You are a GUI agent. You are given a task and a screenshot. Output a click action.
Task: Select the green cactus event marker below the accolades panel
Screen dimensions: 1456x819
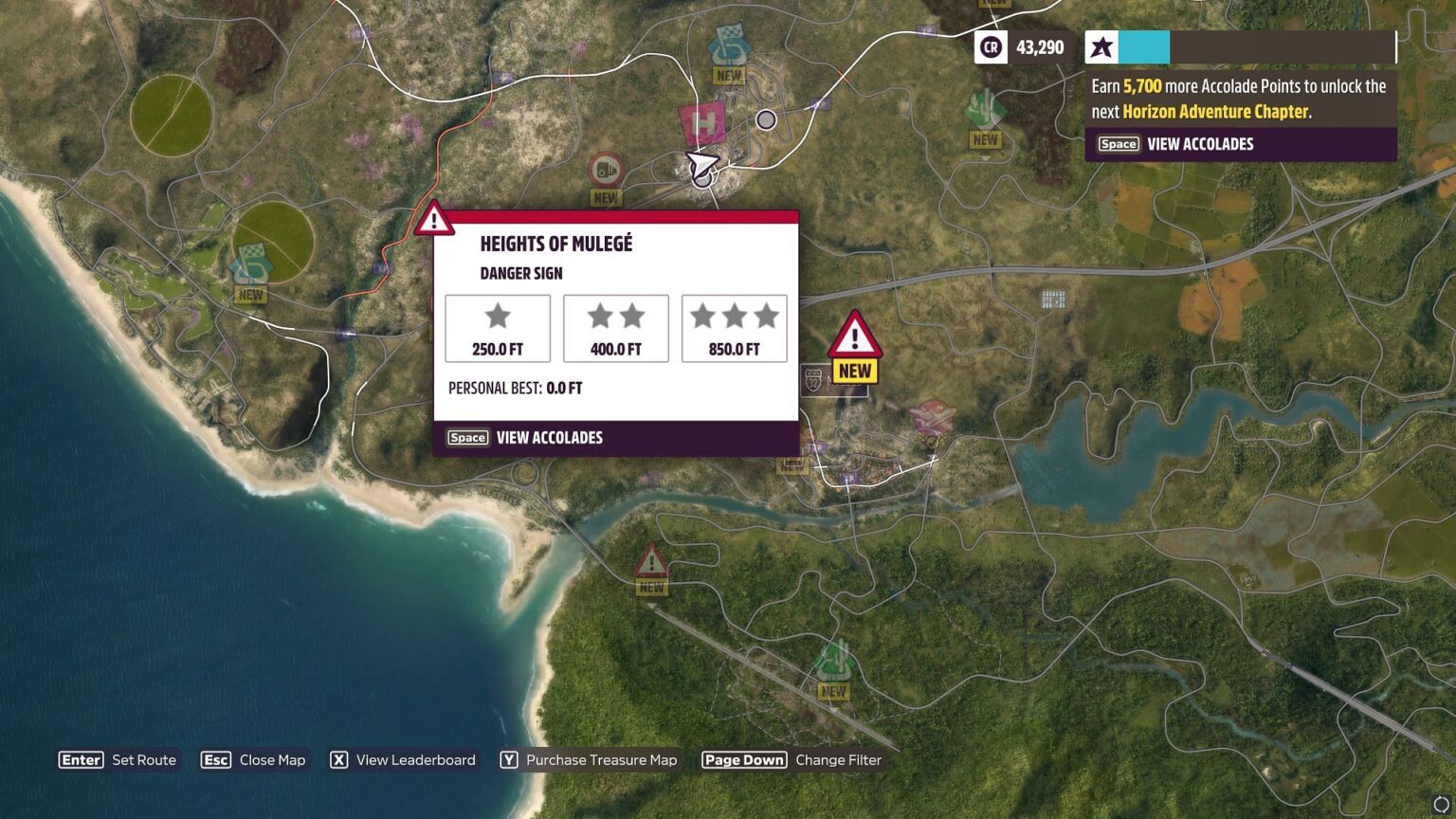click(x=985, y=110)
